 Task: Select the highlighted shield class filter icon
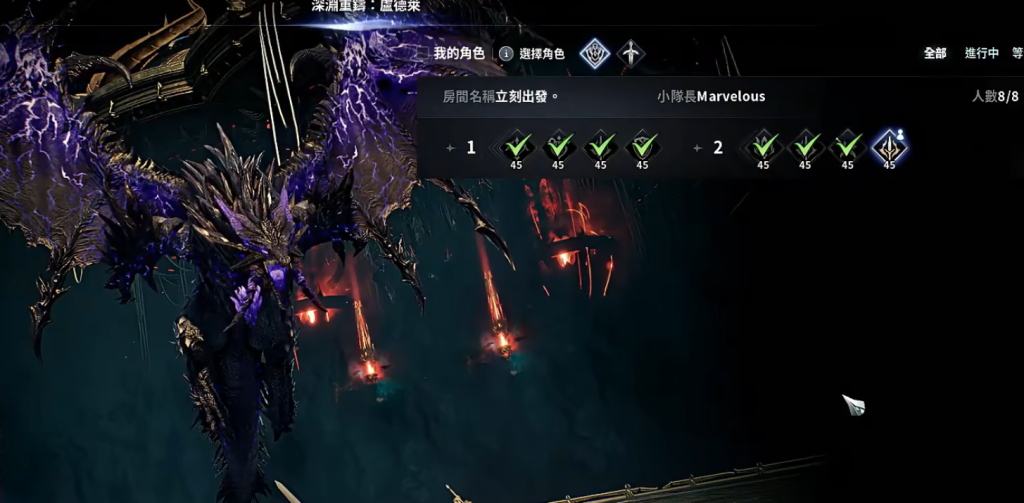pyautogui.click(x=595, y=52)
